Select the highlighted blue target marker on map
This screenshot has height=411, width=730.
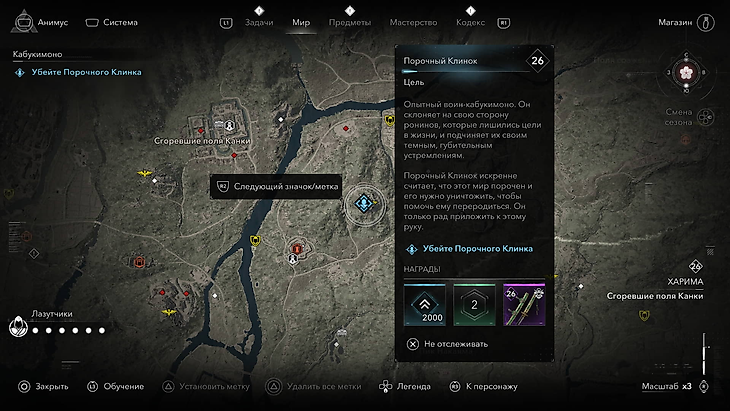coord(364,204)
